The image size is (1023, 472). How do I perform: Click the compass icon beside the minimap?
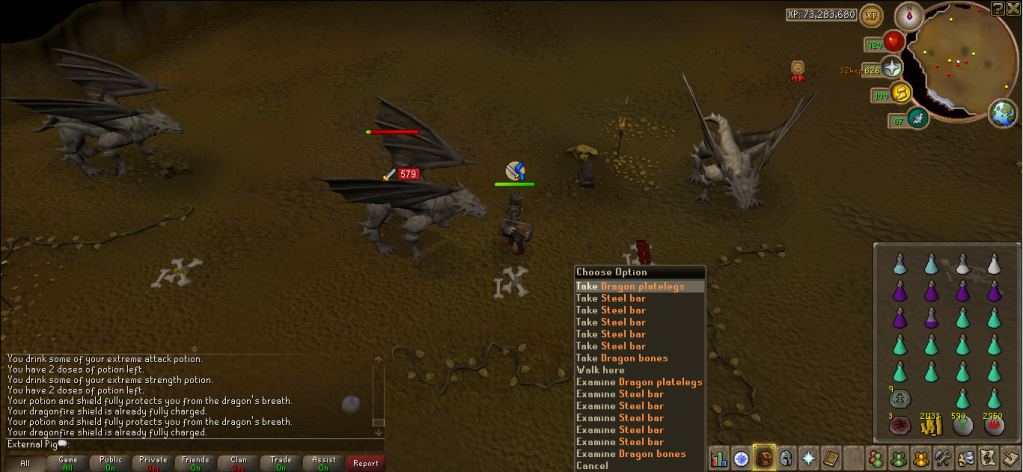909,15
